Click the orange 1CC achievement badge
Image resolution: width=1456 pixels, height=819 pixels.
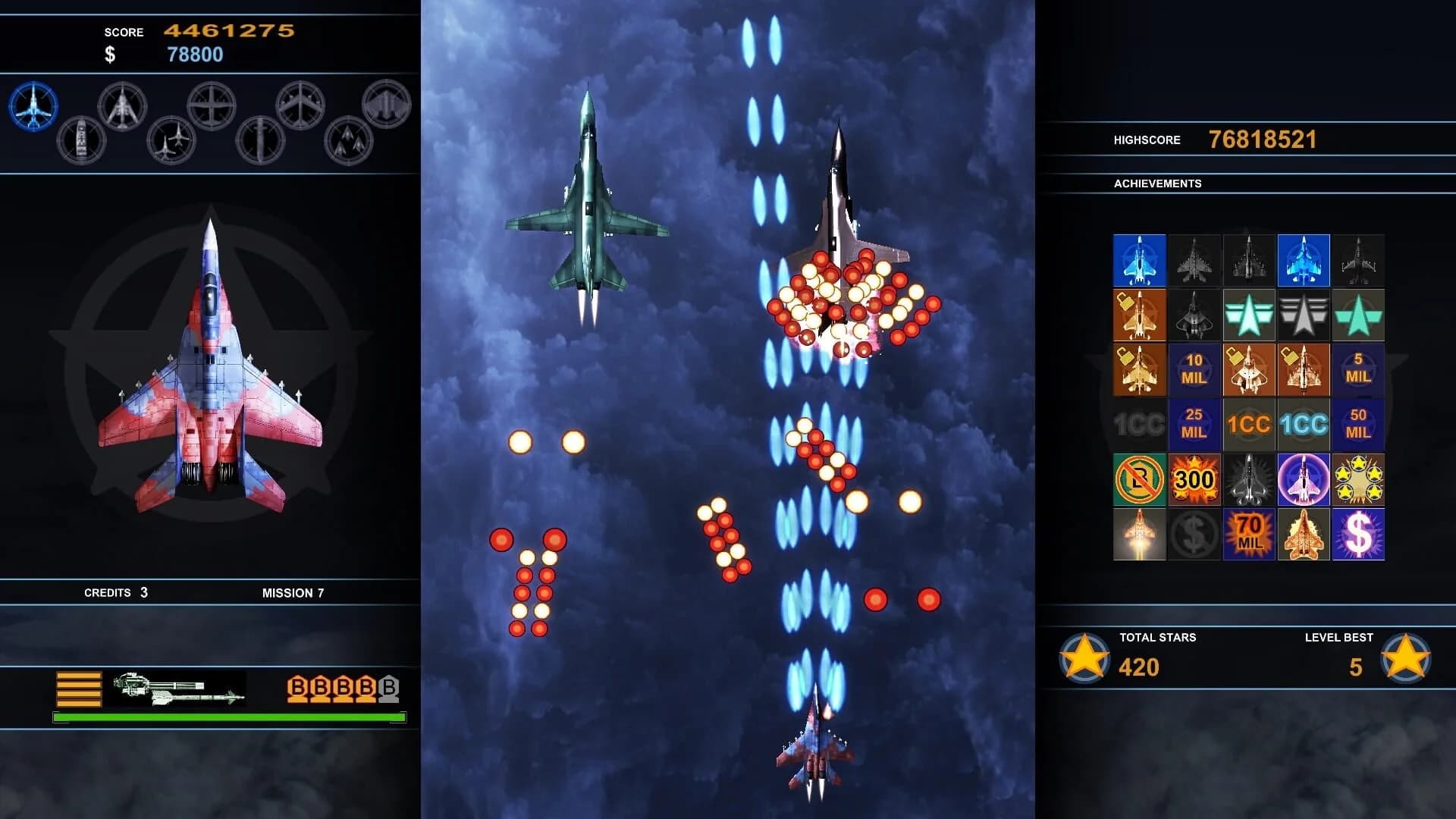pyautogui.click(x=1248, y=424)
